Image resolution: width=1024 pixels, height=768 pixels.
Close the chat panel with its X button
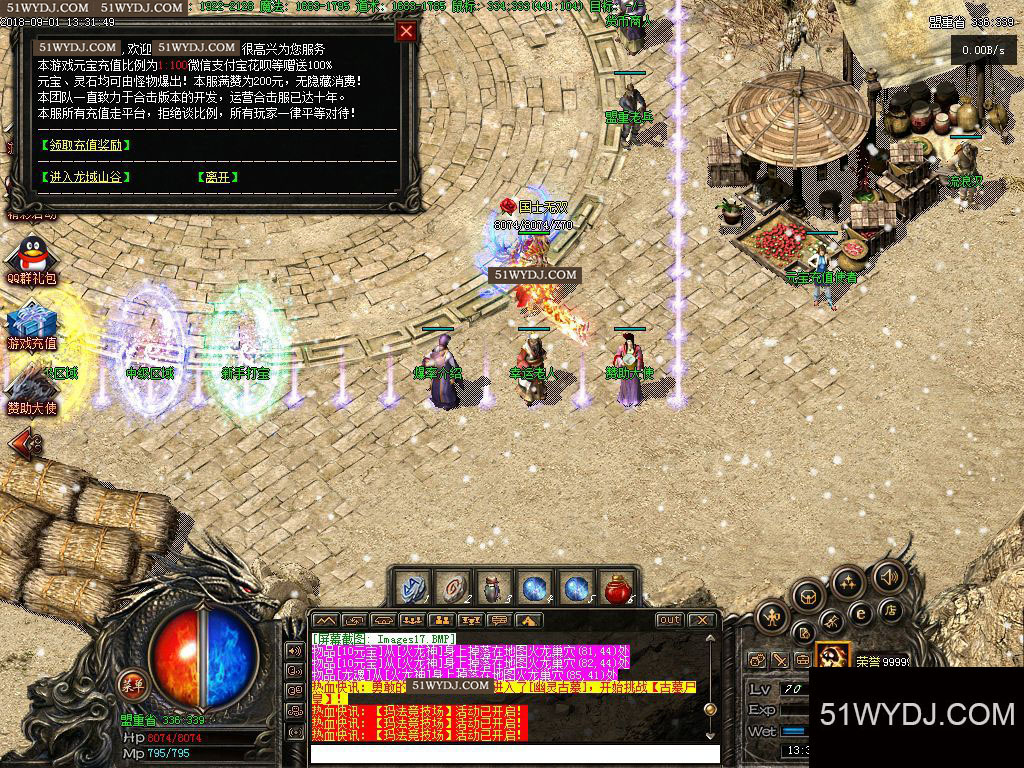(x=701, y=620)
